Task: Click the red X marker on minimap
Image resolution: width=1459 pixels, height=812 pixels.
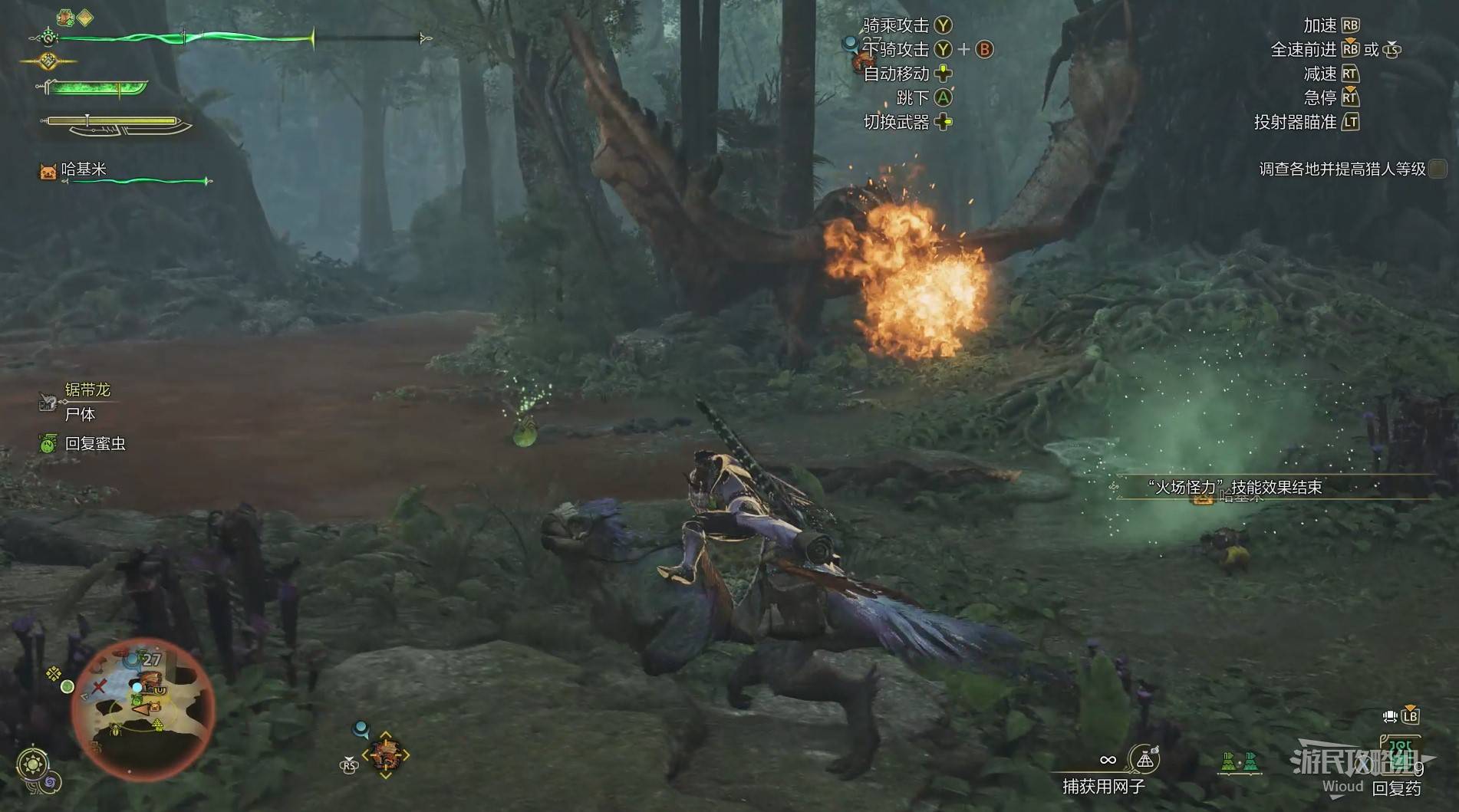Action: click(99, 687)
